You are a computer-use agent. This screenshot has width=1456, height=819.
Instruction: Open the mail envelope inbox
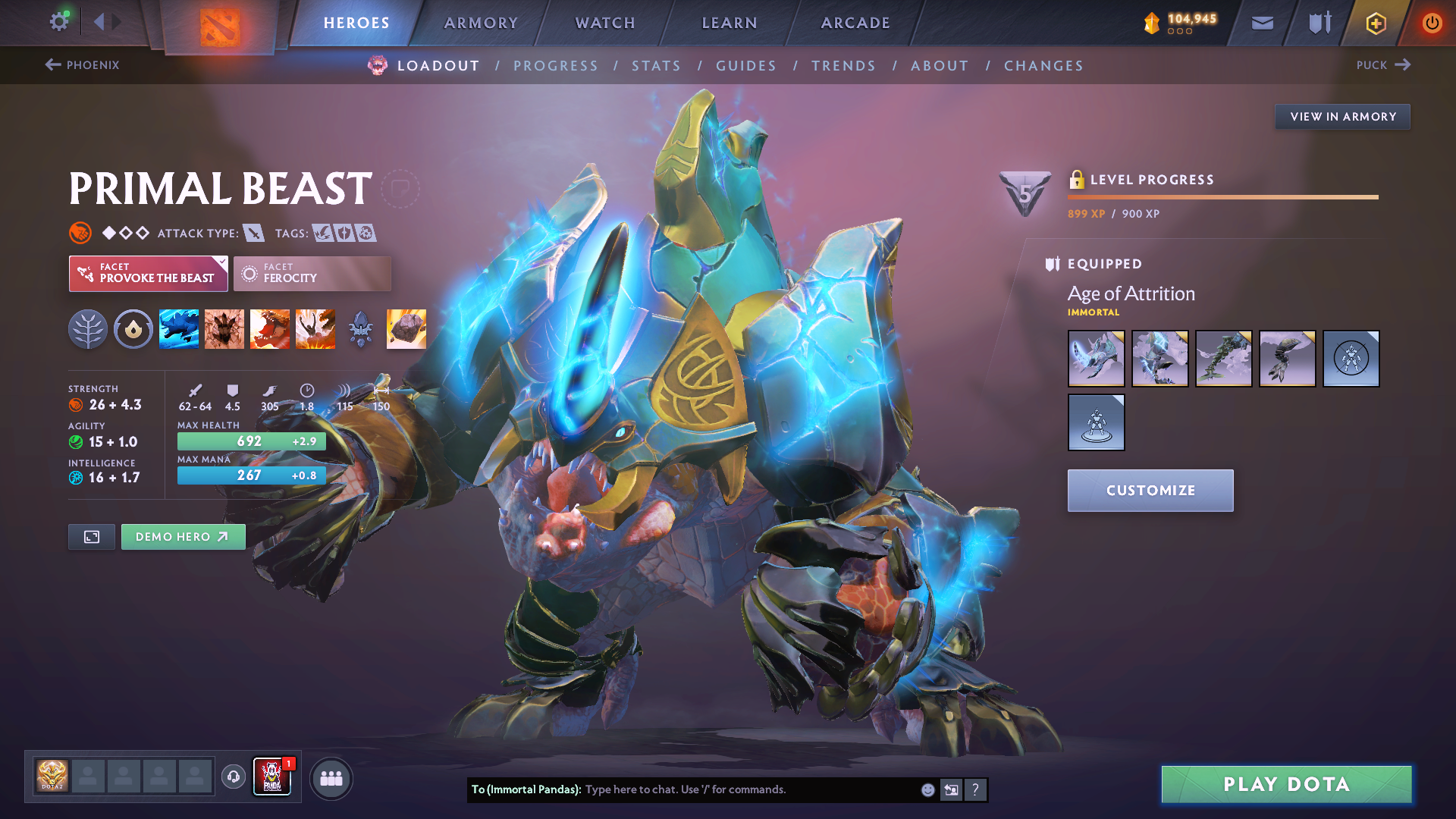click(1262, 23)
